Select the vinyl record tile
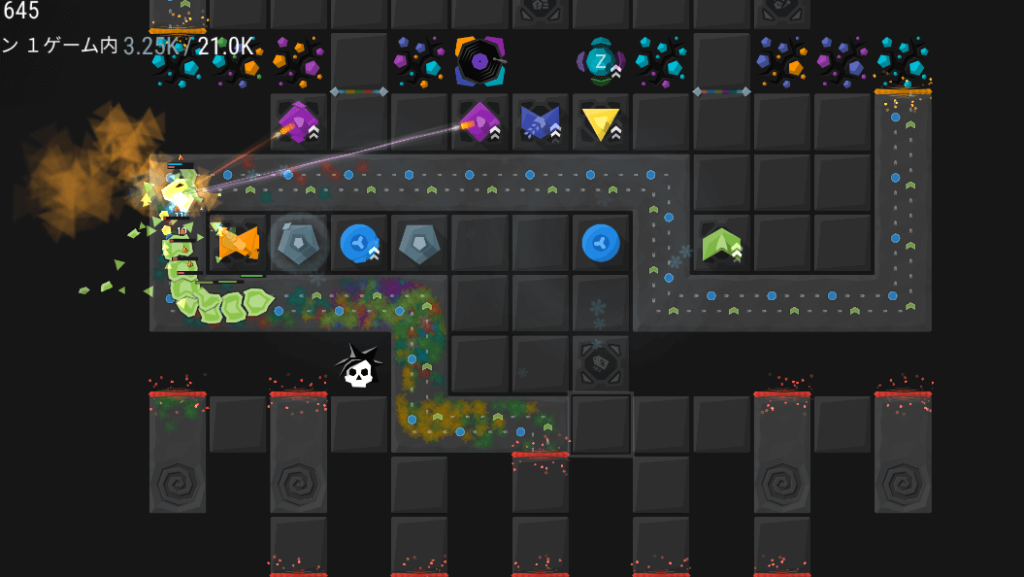The width and height of the screenshot is (1024, 577). (479, 62)
